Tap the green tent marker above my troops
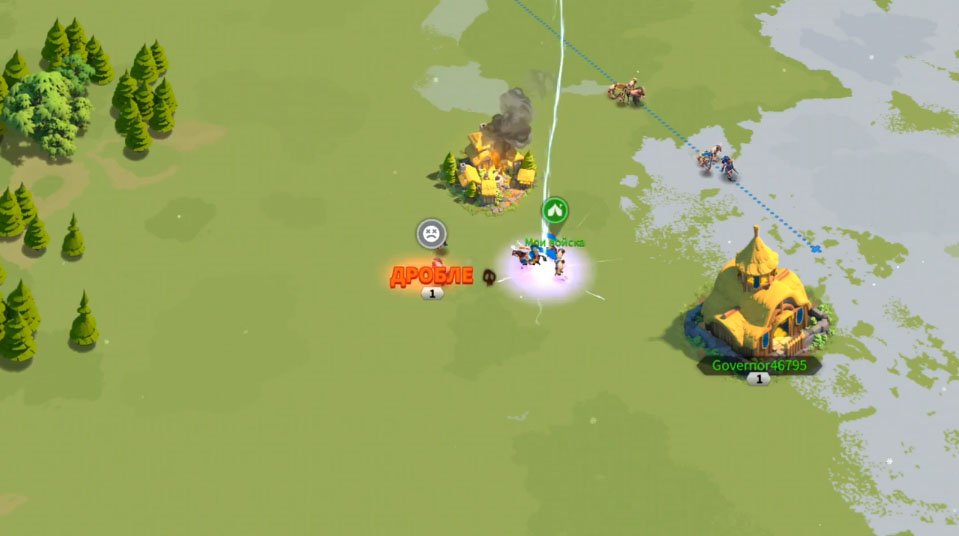Viewport: 959px width, 536px height. [x=556, y=211]
